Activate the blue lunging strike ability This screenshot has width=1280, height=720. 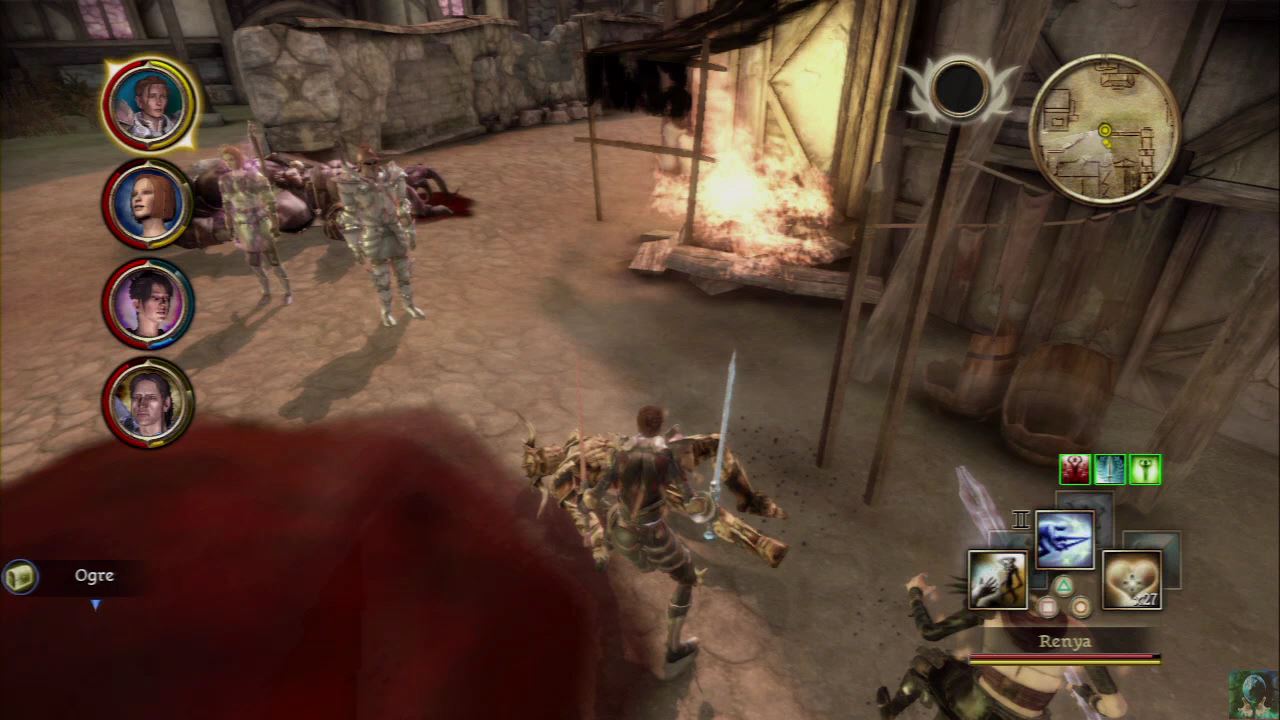click(x=1064, y=540)
